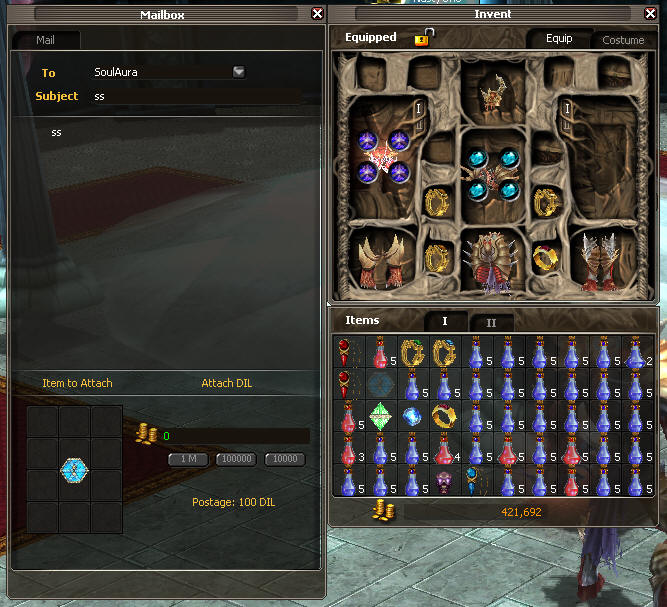Close the Invent window
The image size is (667, 607).
(x=651, y=14)
